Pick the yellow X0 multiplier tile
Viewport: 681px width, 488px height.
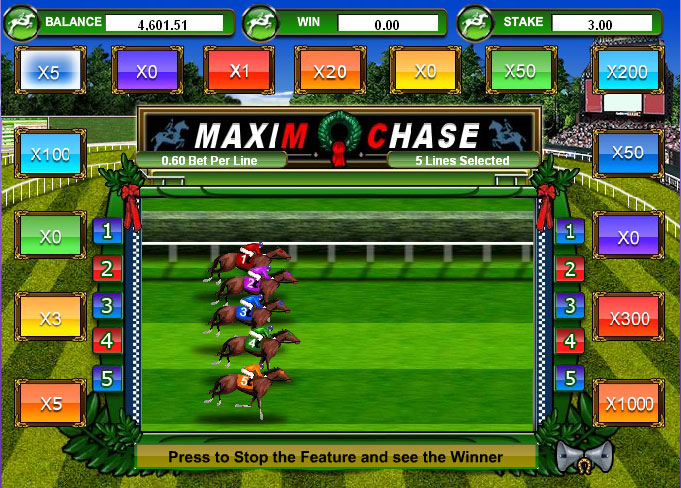425,71
